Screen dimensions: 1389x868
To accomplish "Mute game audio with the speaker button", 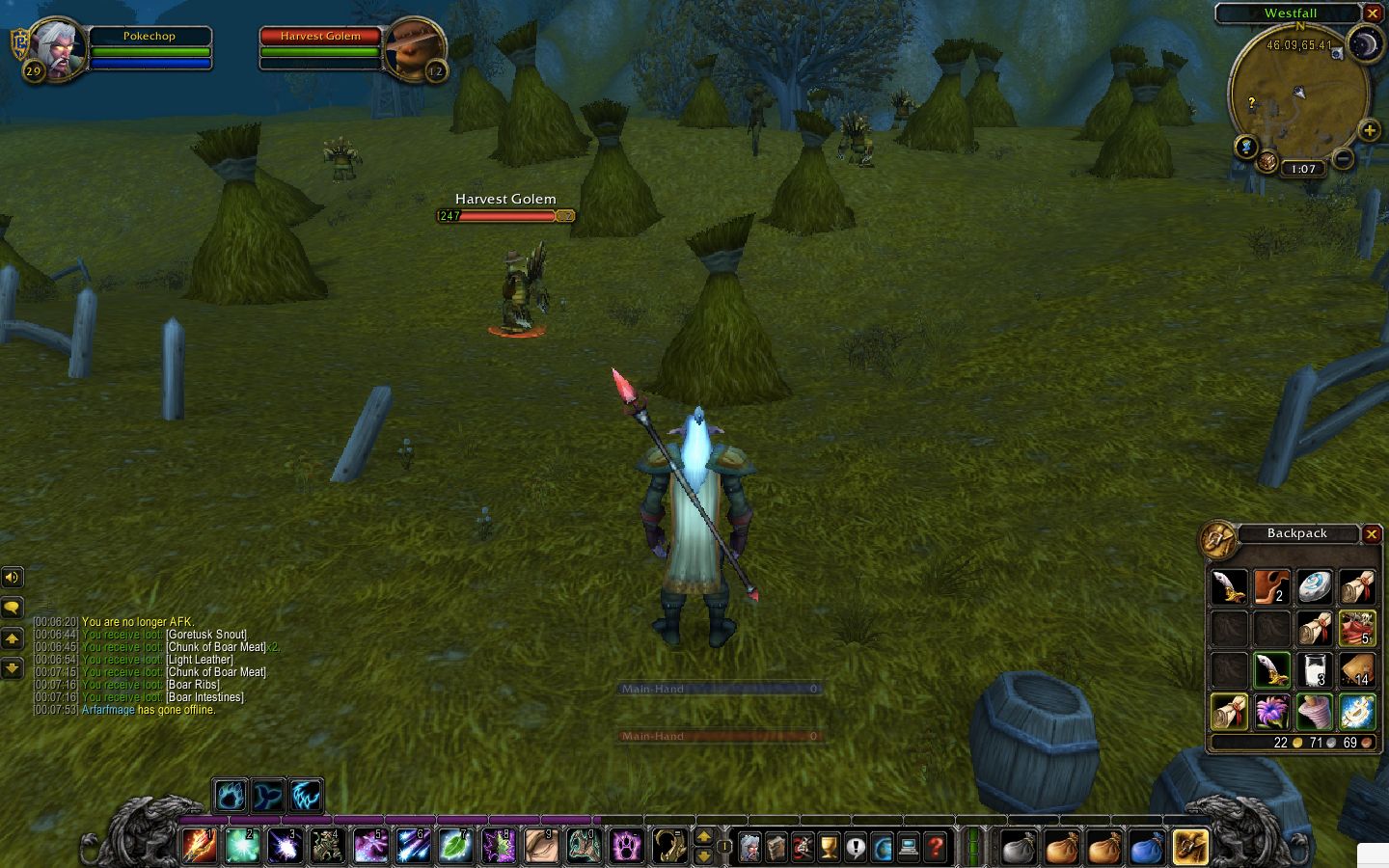I will 13,577.
